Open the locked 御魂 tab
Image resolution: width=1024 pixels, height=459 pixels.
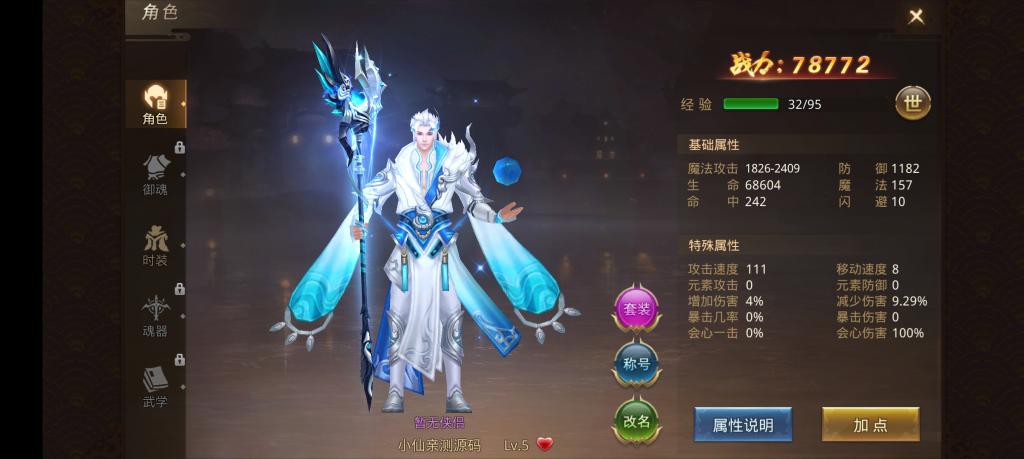click(155, 173)
